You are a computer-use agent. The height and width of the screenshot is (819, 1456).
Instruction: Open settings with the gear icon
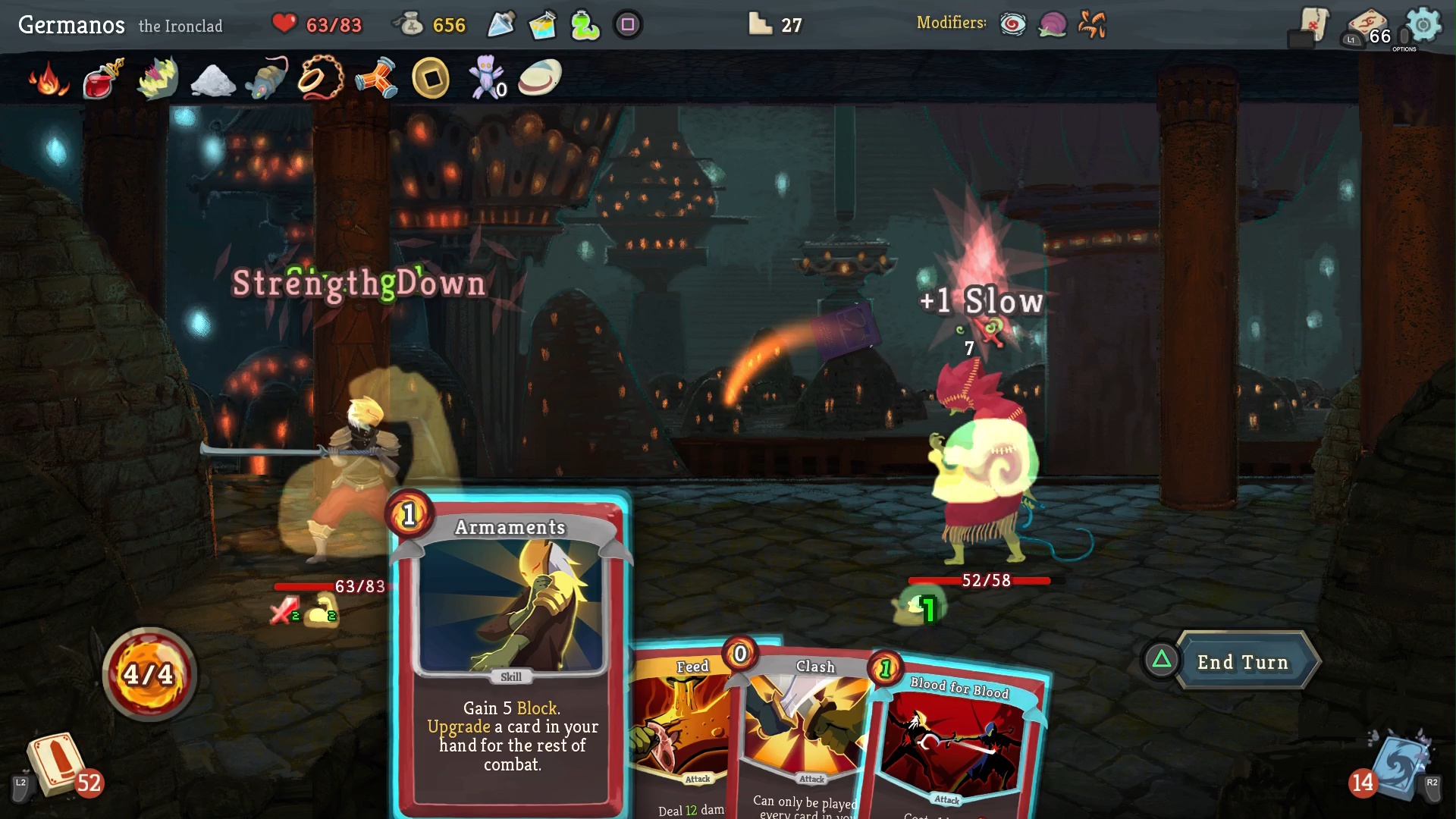[1423, 25]
